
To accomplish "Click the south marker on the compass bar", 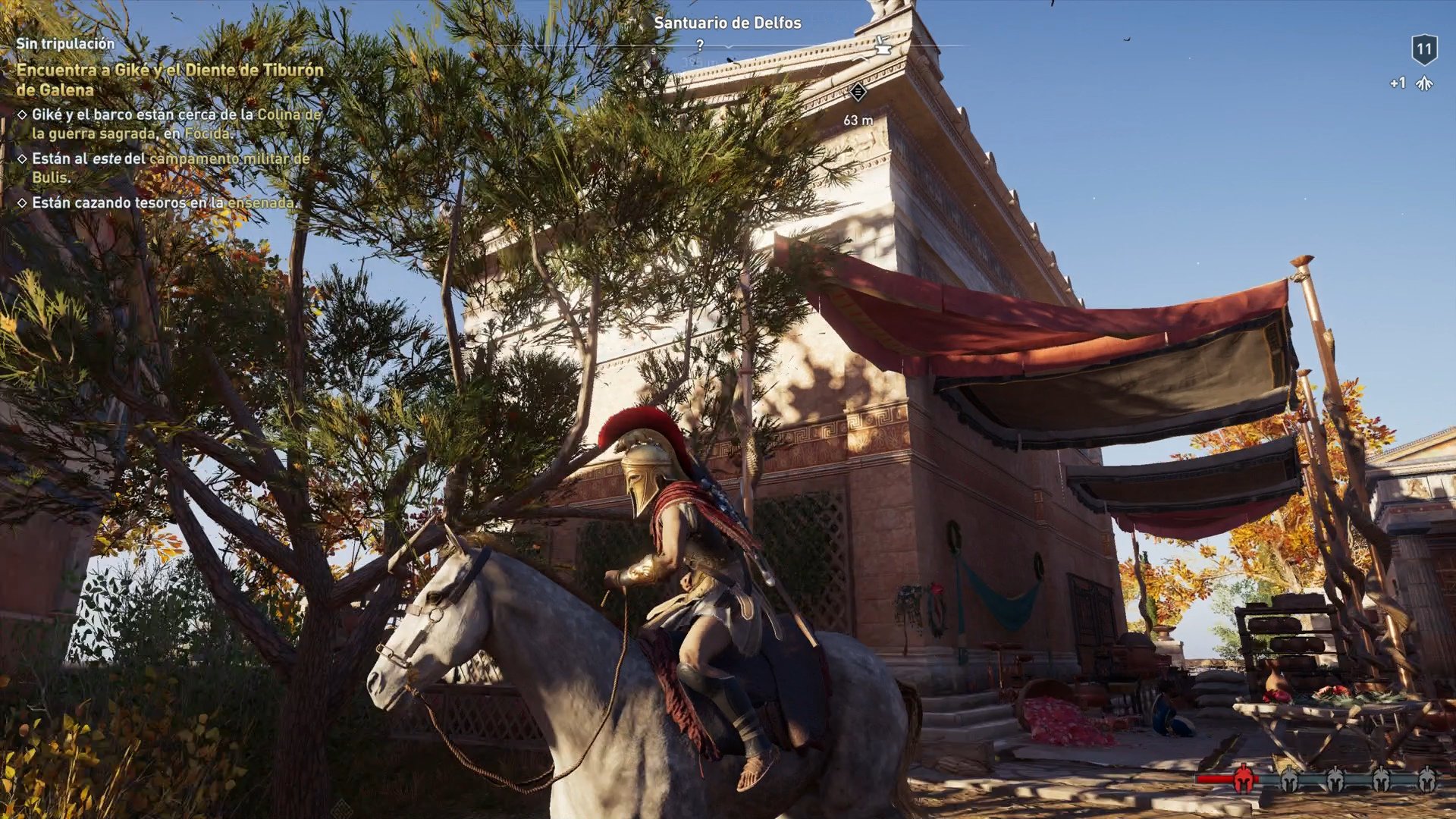I will point(653,50).
